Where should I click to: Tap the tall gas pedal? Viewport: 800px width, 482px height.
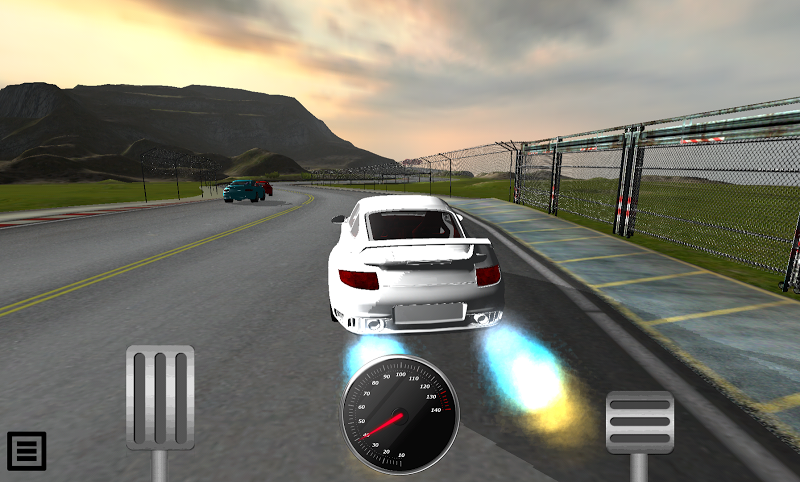coord(160,398)
